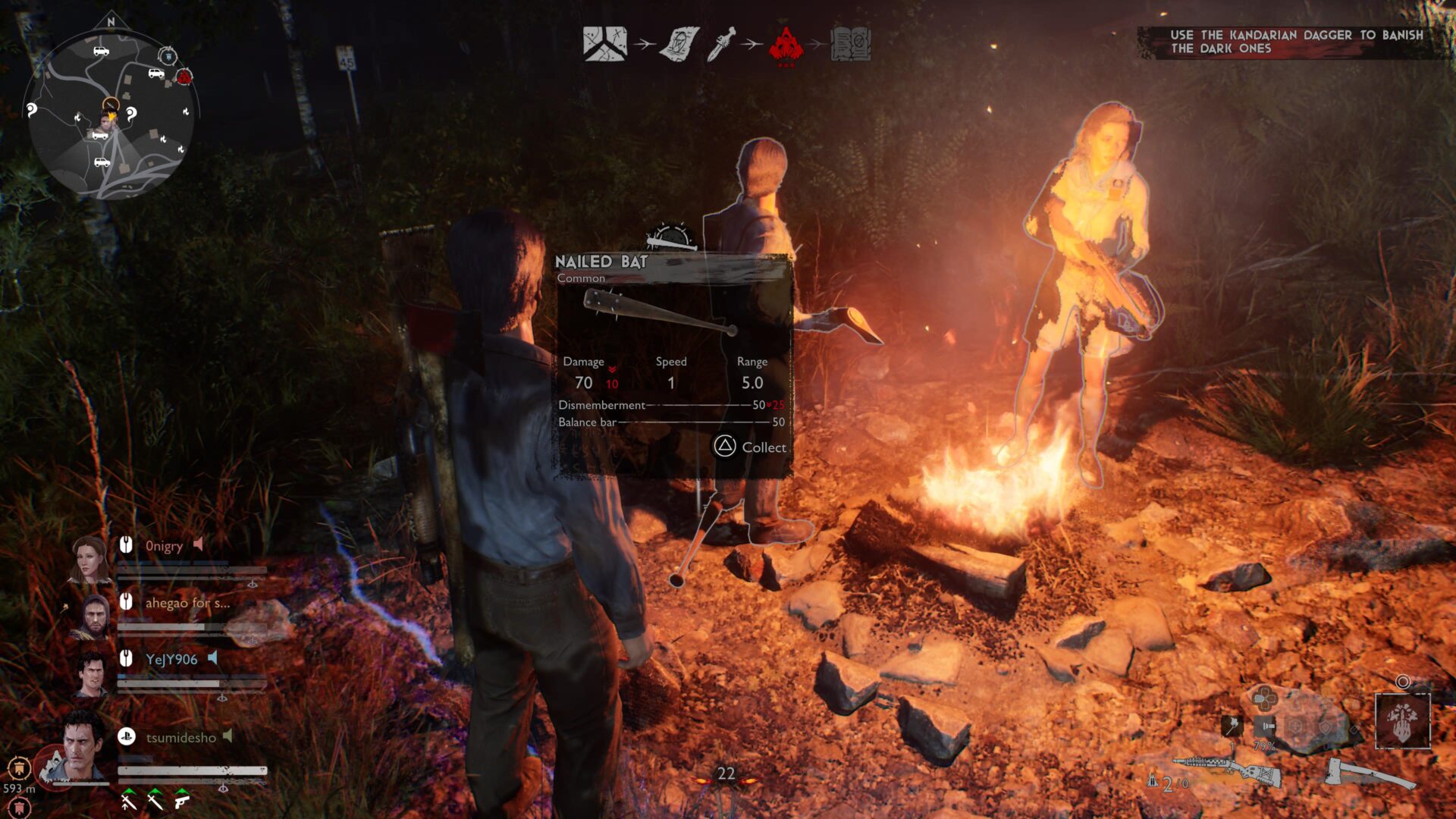Open the circular minimap

pyautogui.click(x=111, y=114)
